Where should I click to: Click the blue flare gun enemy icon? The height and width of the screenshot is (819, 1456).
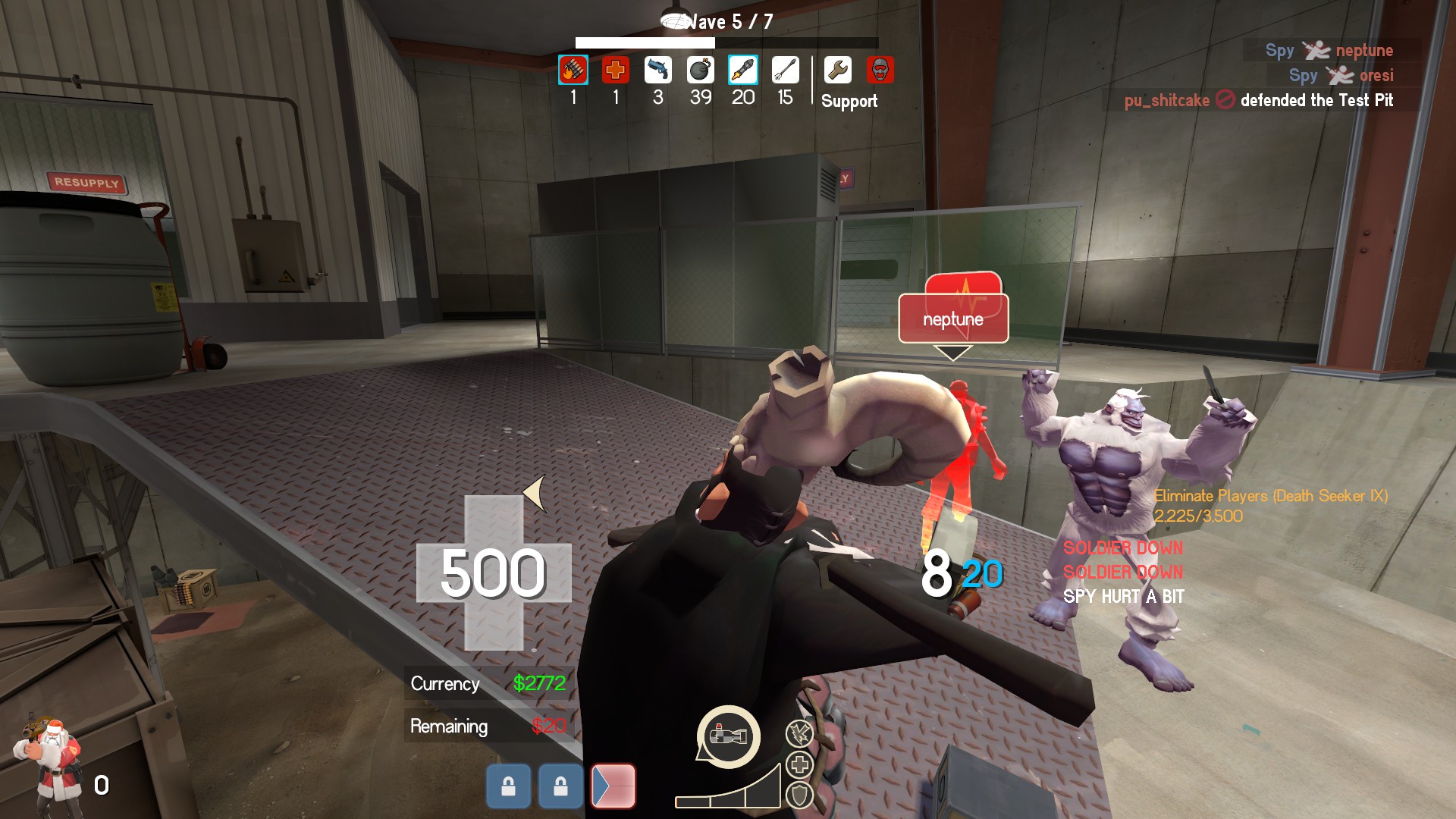(x=657, y=71)
